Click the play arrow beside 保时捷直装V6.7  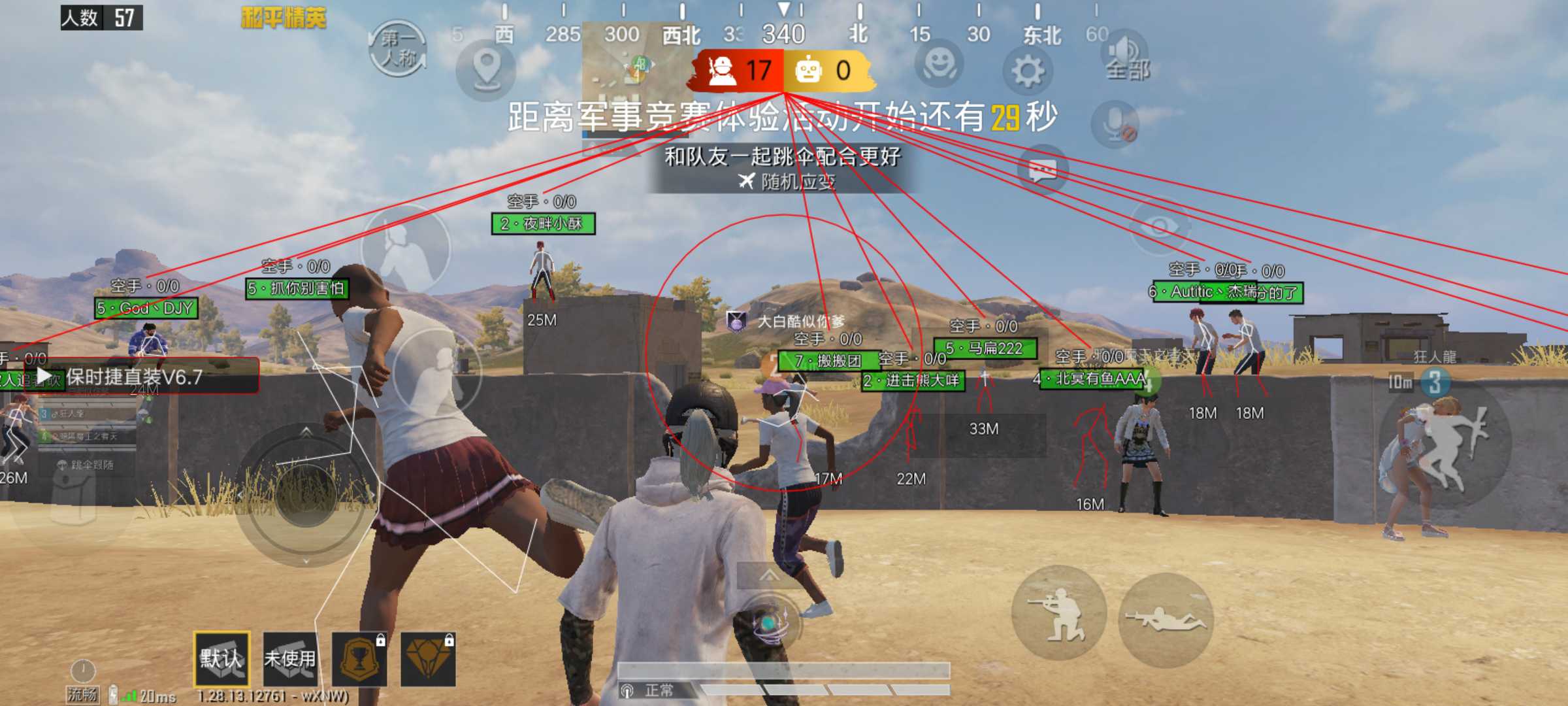[x=44, y=376]
